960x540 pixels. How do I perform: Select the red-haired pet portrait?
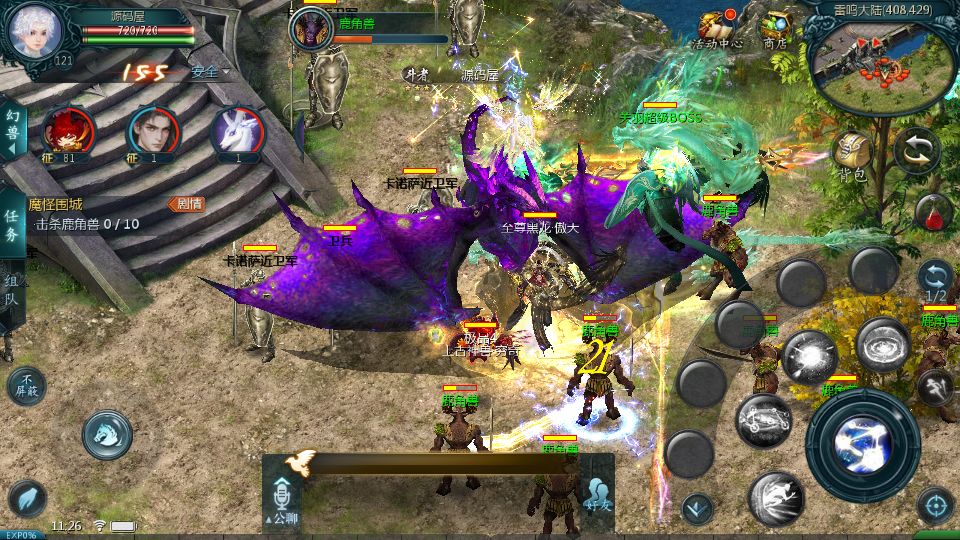point(69,130)
